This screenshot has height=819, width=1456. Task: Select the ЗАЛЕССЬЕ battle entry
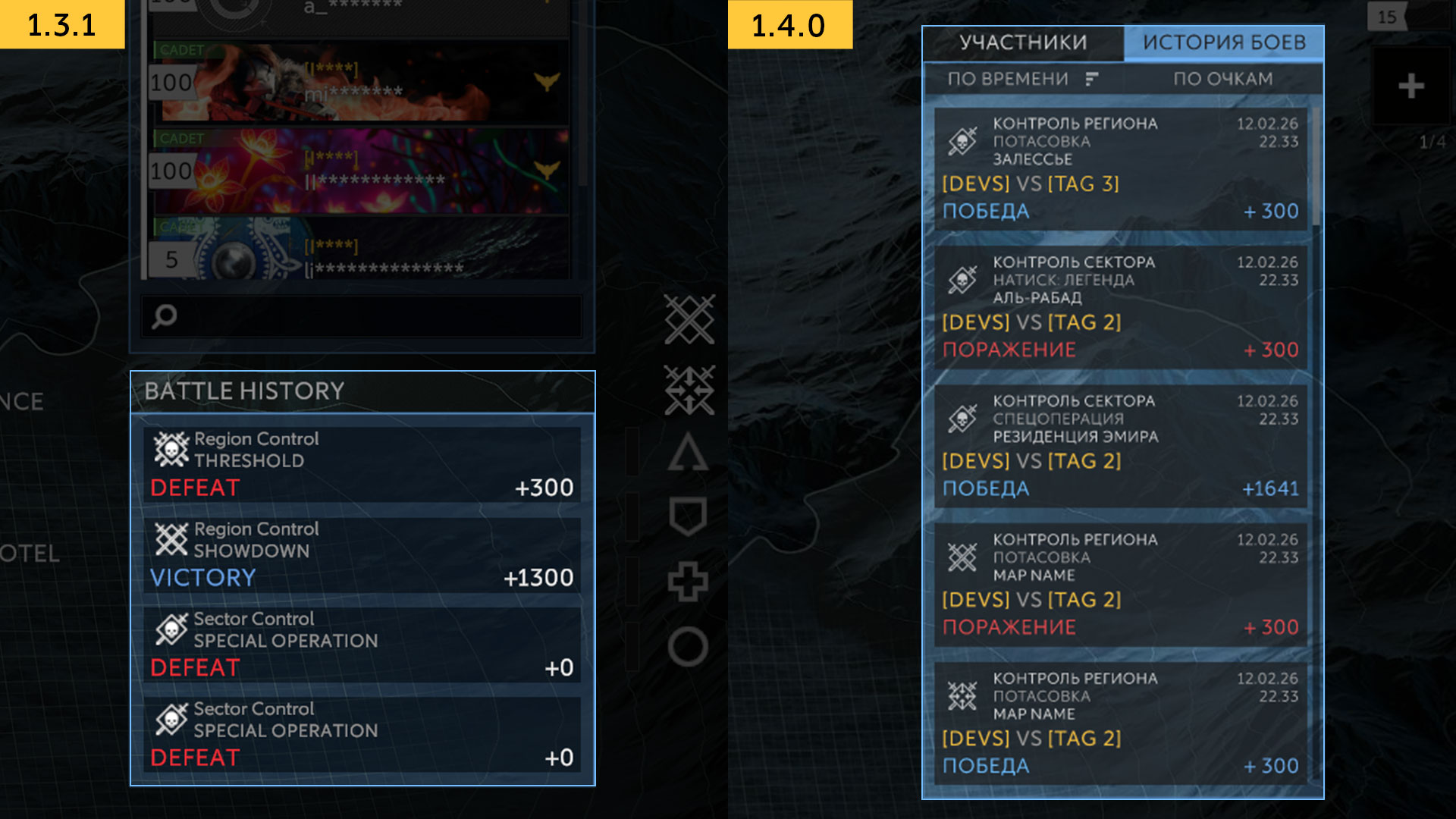(1120, 168)
